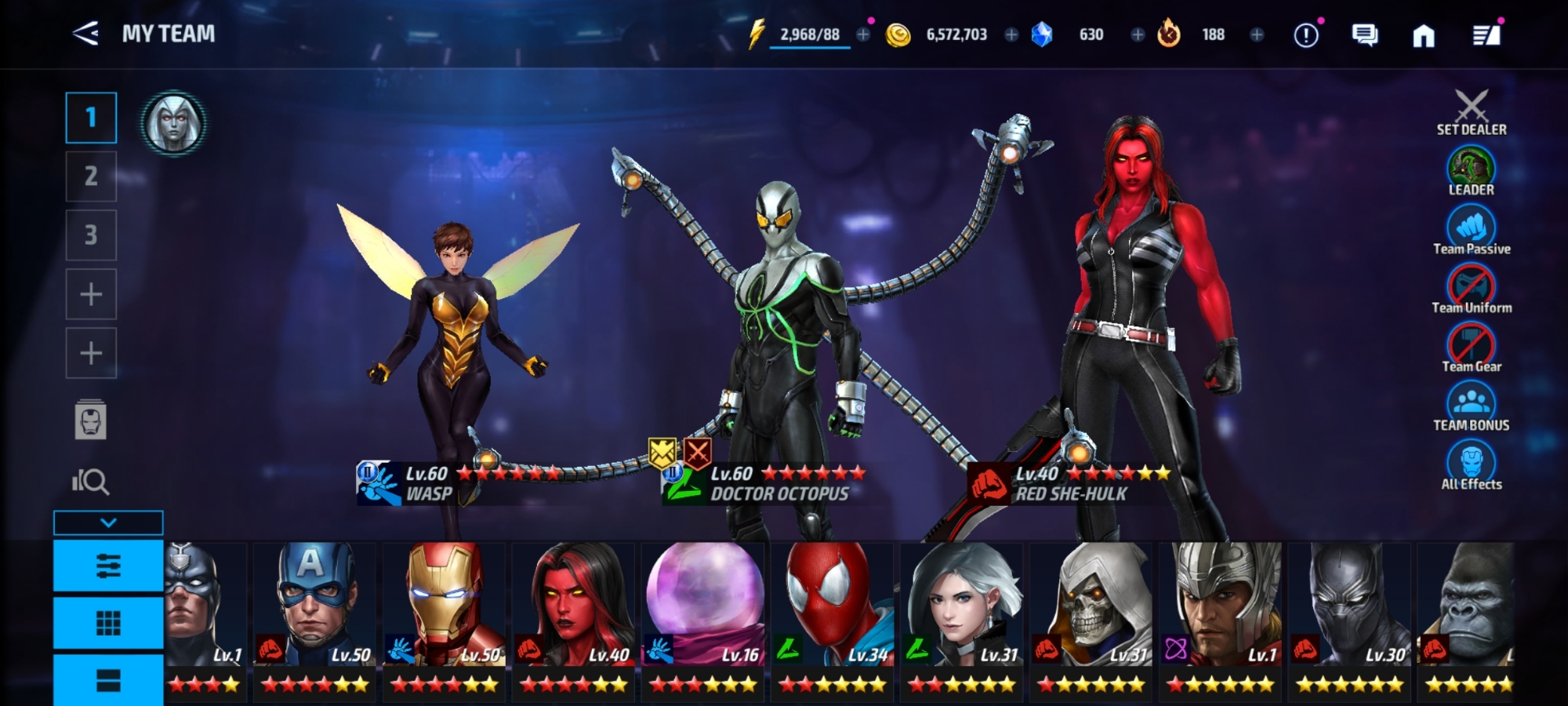Check the Team Gear icon
Image resolution: width=1568 pixels, height=706 pixels.
point(1471,348)
